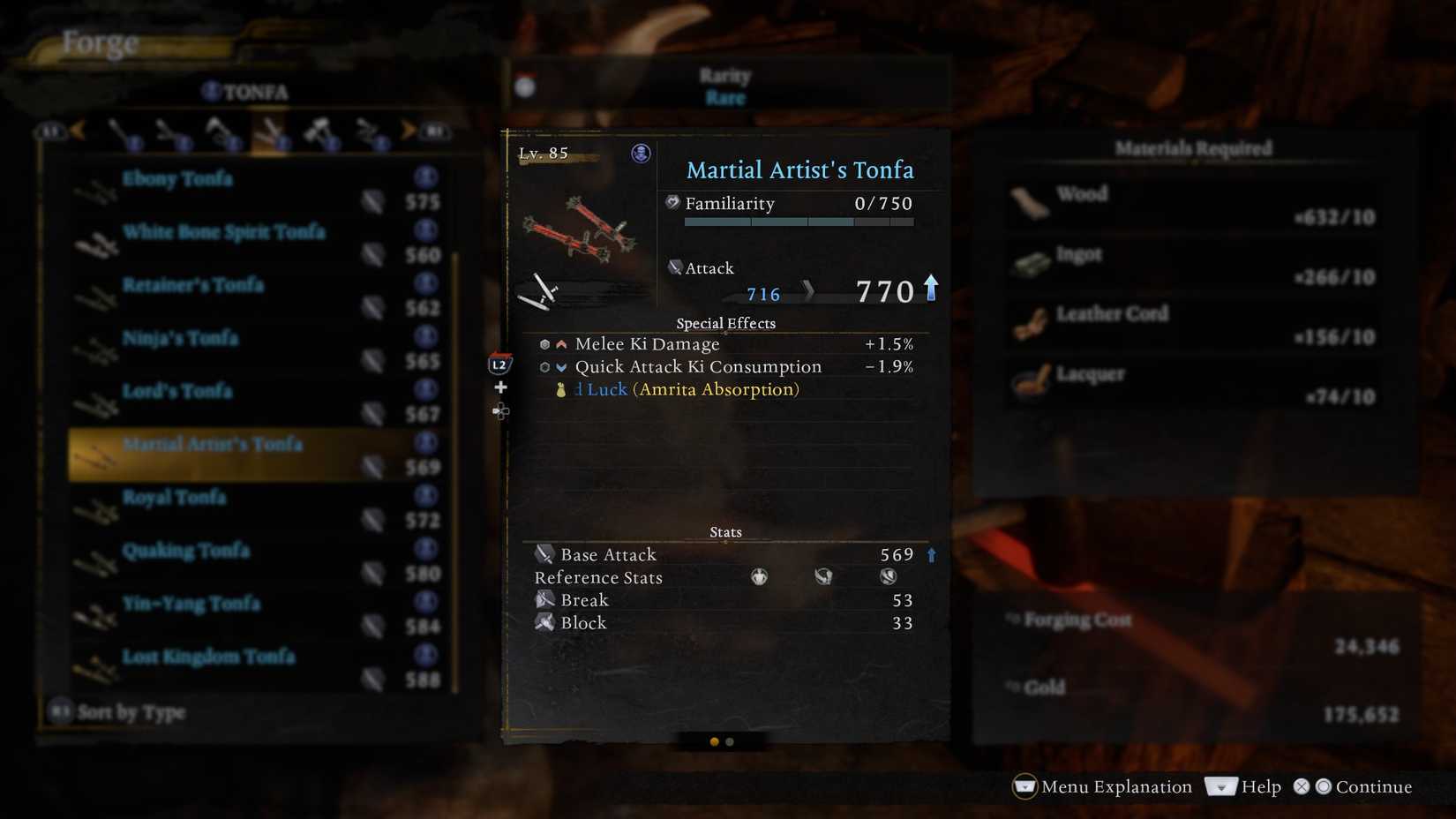Click the right arrow to browse weapon categories

click(x=406, y=130)
